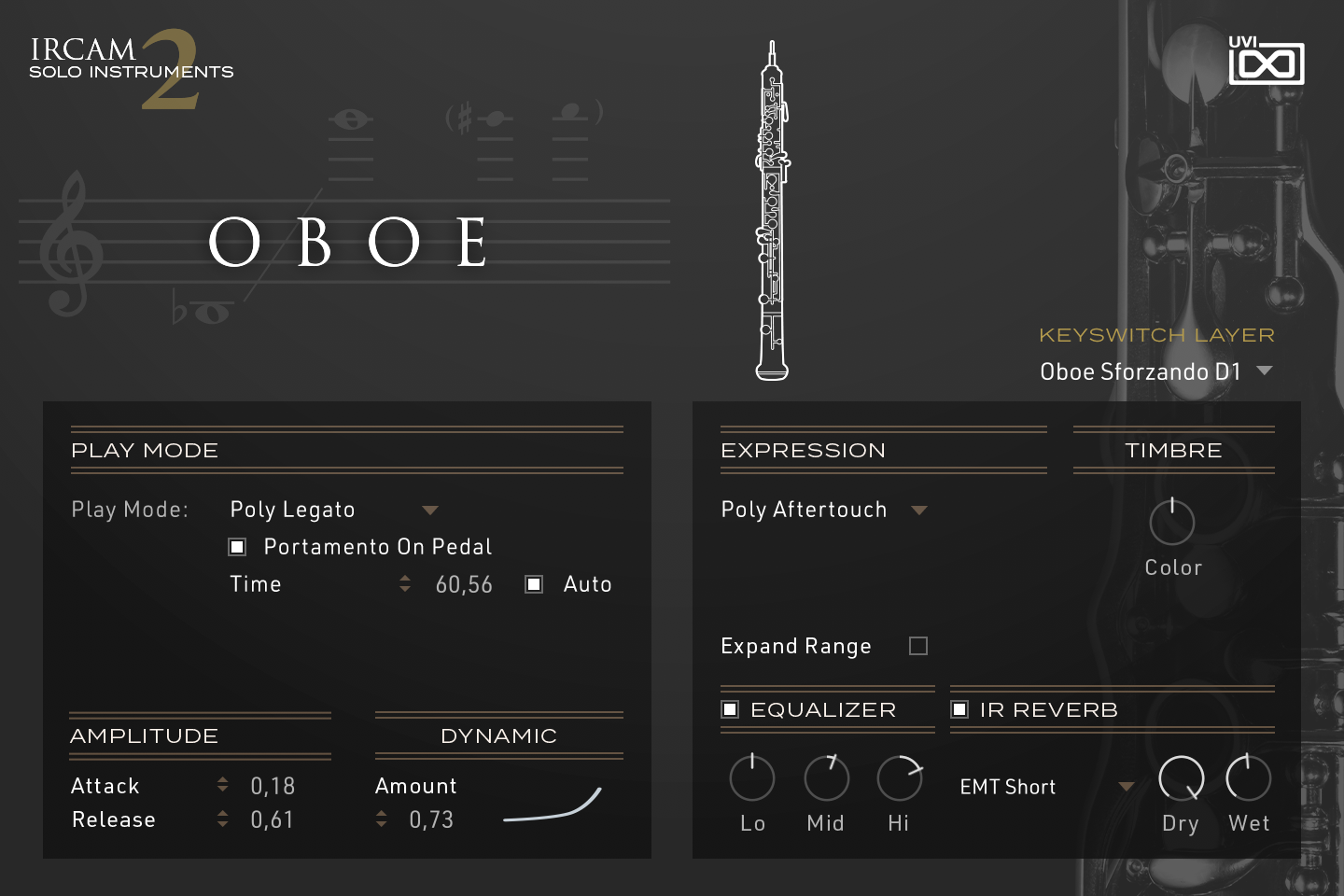Adjust the Mid equalizer knob

coord(825,777)
